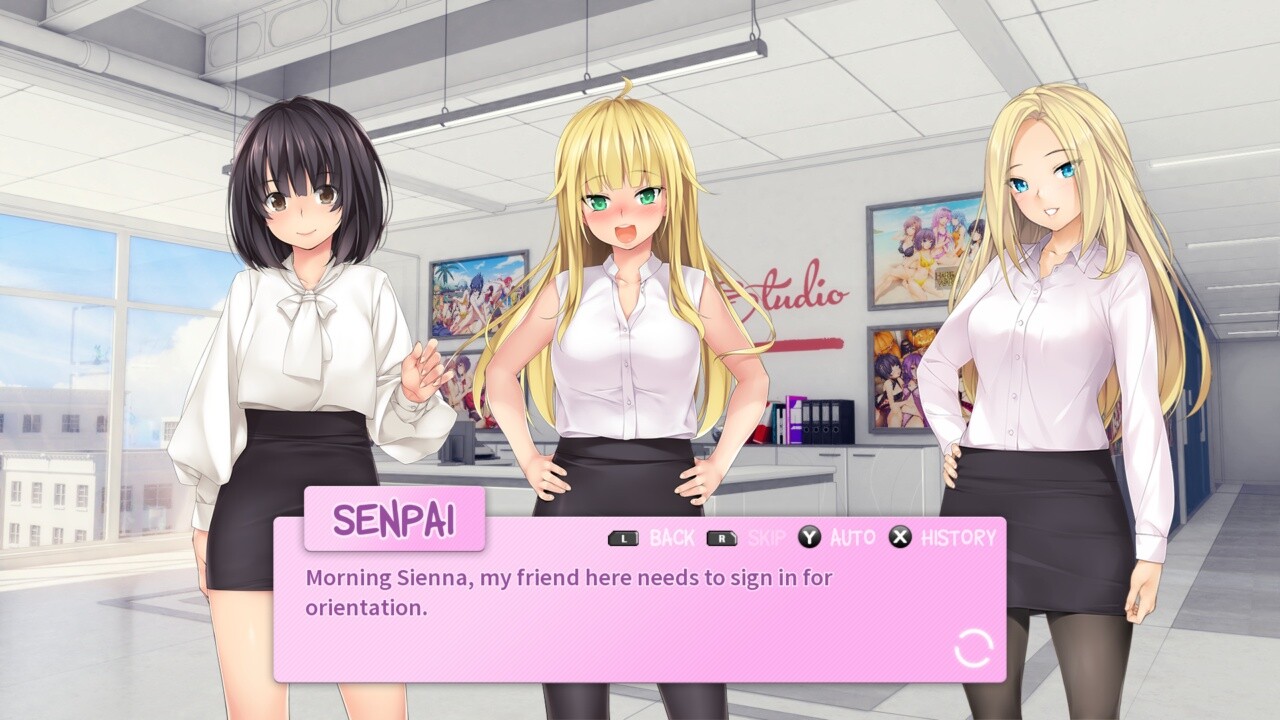Viewport: 1280px width, 720px height.
Task: Click the X button glyph for History
Action: coord(898,537)
